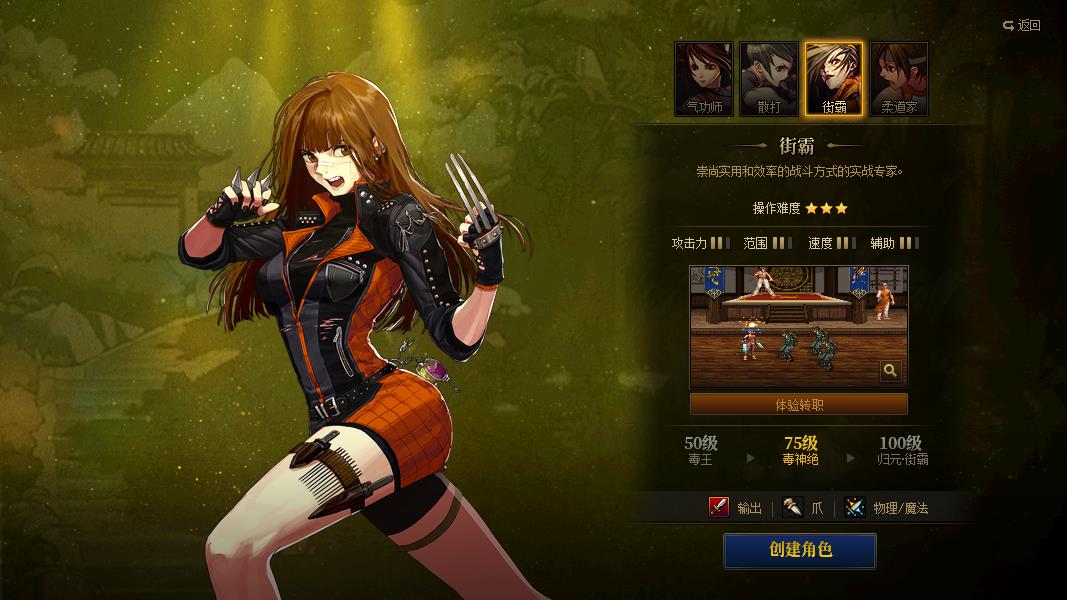Try the 体验转职 class preview button
Image resolution: width=1067 pixels, height=600 pixels.
tap(799, 405)
